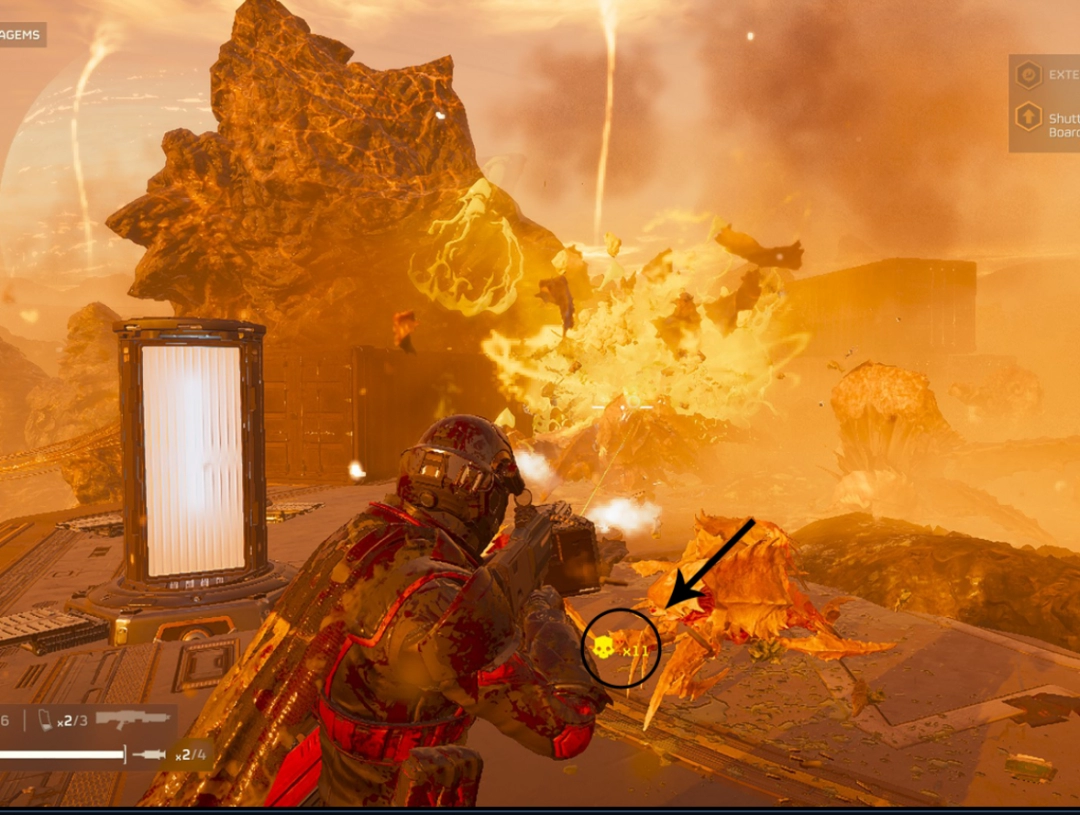Select the Shuttle Boarding arrow icon
This screenshot has width=1080, height=815.
click(x=1028, y=117)
